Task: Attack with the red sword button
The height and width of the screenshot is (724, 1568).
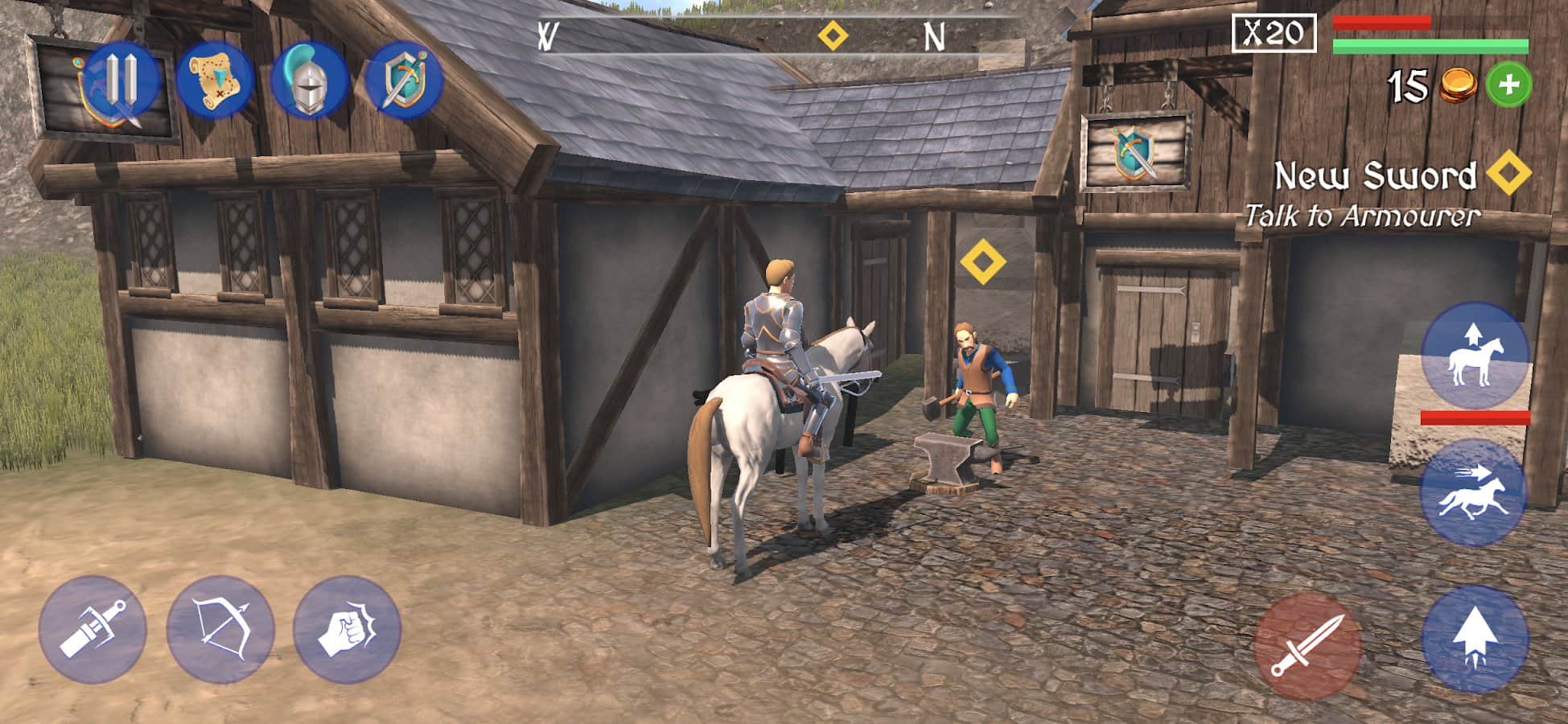Action: pos(1307,647)
